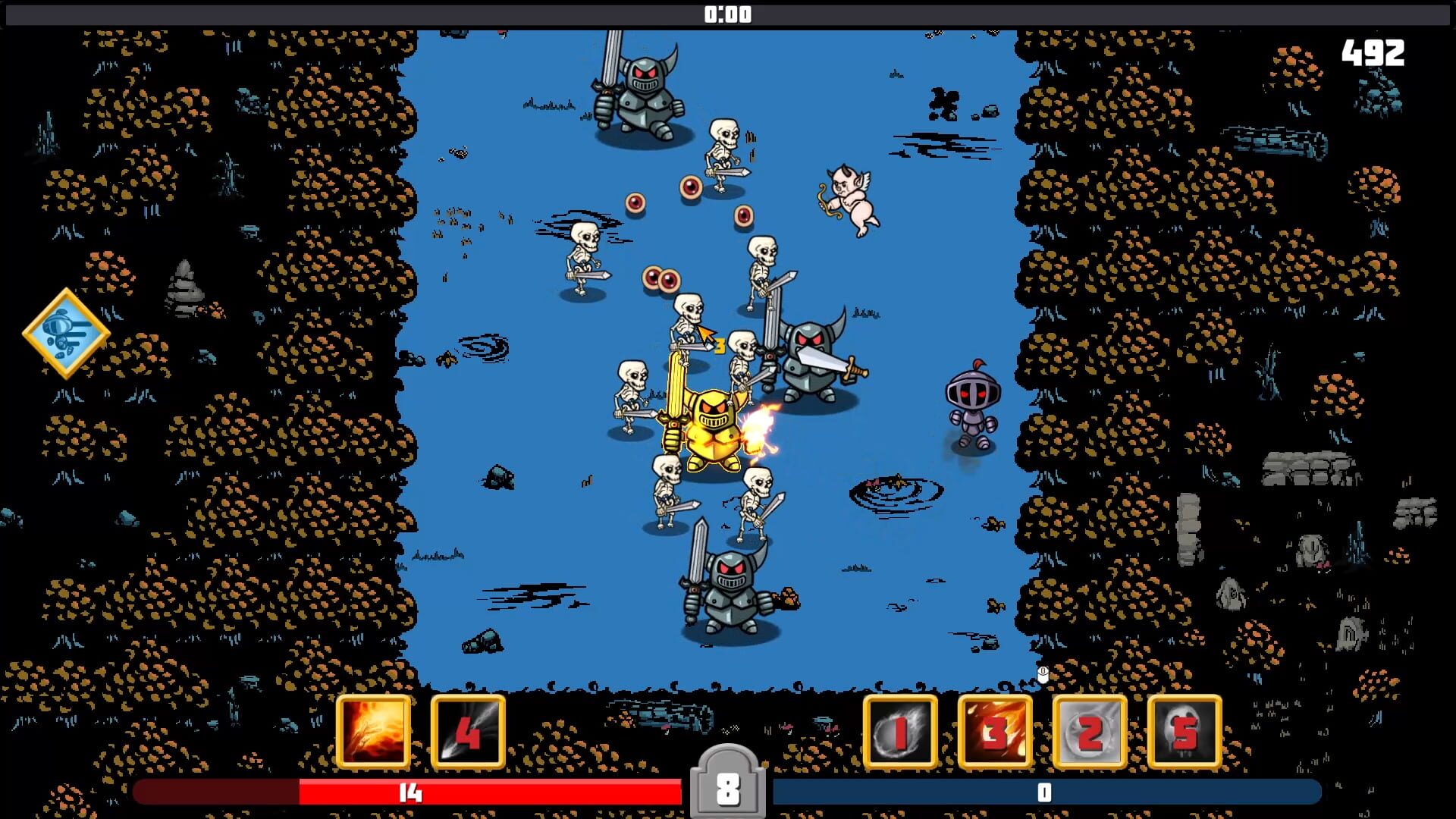The width and height of the screenshot is (1456, 819).
Task: Activate the fireball spell marked 1
Action: pyautogui.click(x=901, y=732)
